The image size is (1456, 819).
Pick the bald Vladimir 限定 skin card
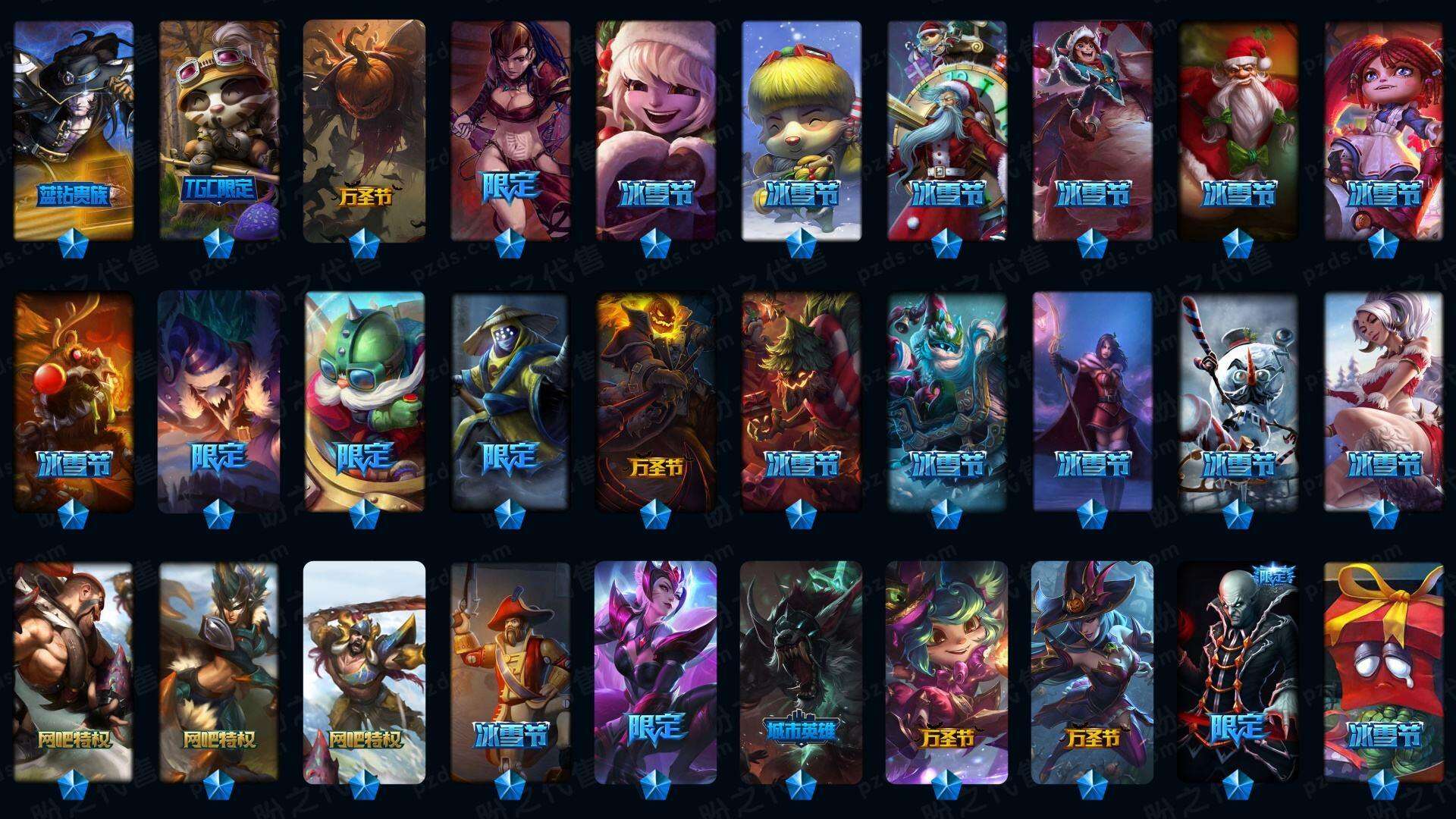pyautogui.click(x=1238, y=672)
